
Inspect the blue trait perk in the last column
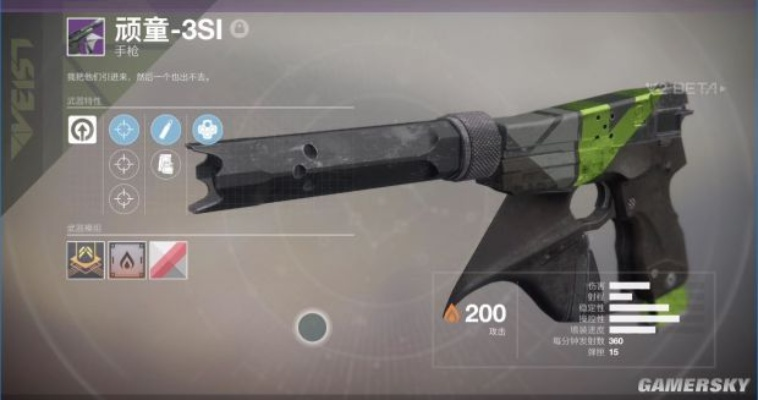tap(207, 129)
